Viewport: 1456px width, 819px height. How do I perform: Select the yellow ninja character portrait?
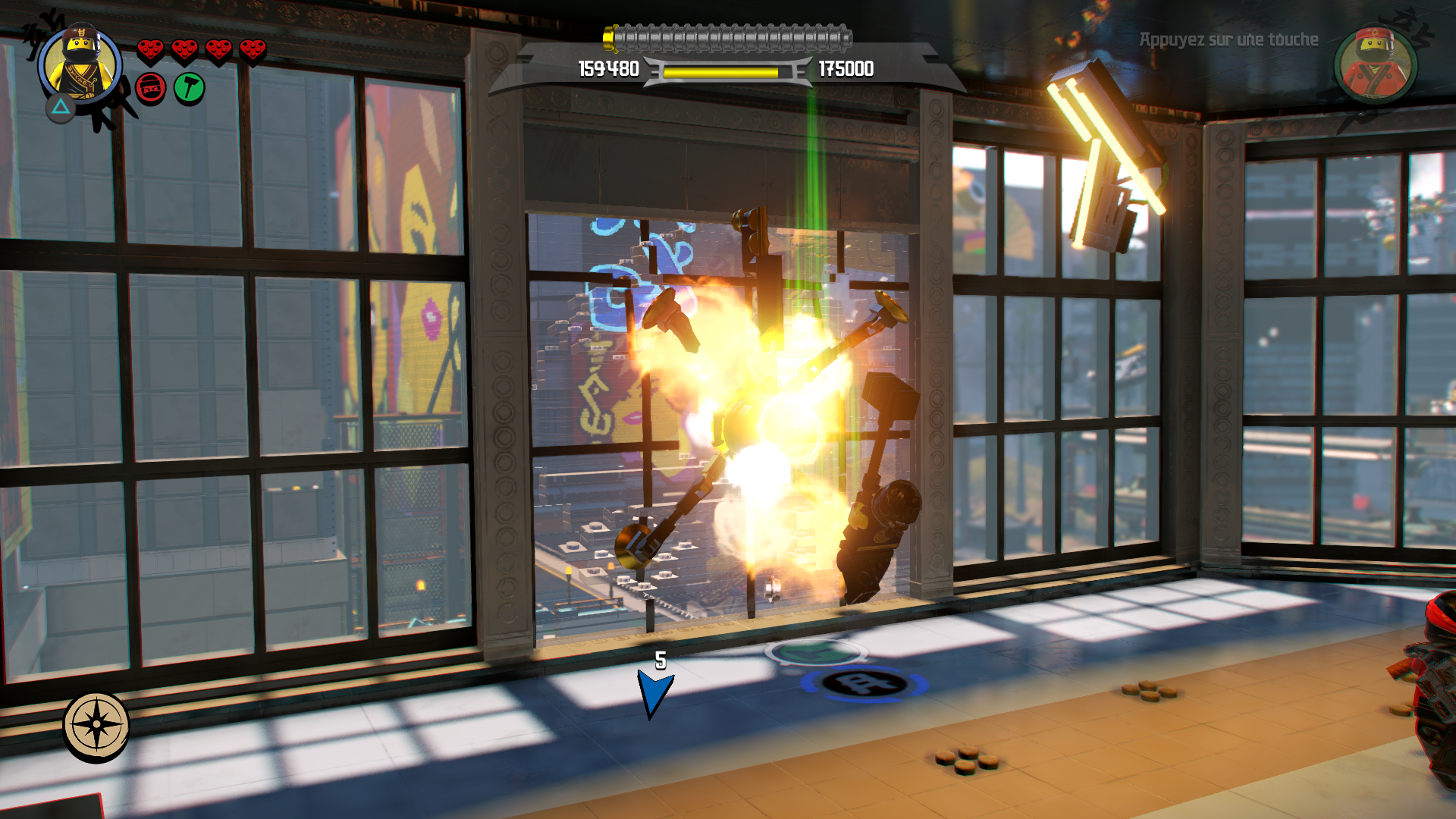point(80,64)
